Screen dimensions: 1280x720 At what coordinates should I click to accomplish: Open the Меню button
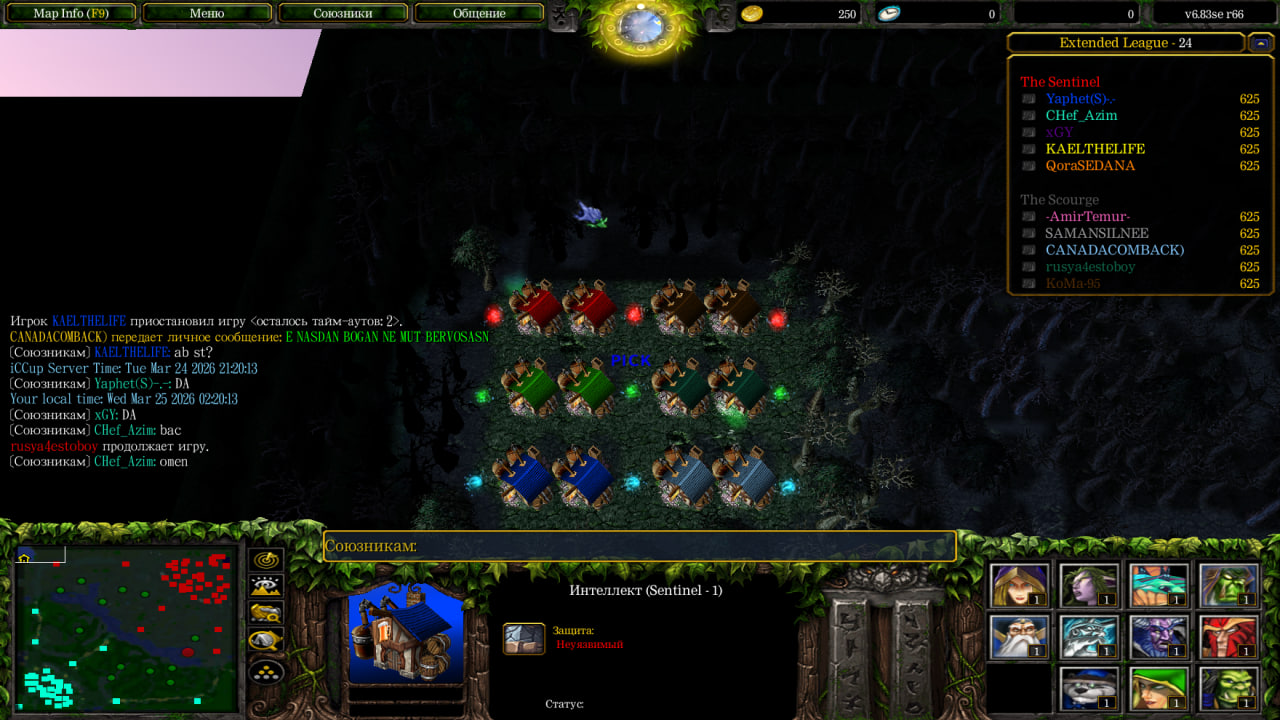[207, 13]
